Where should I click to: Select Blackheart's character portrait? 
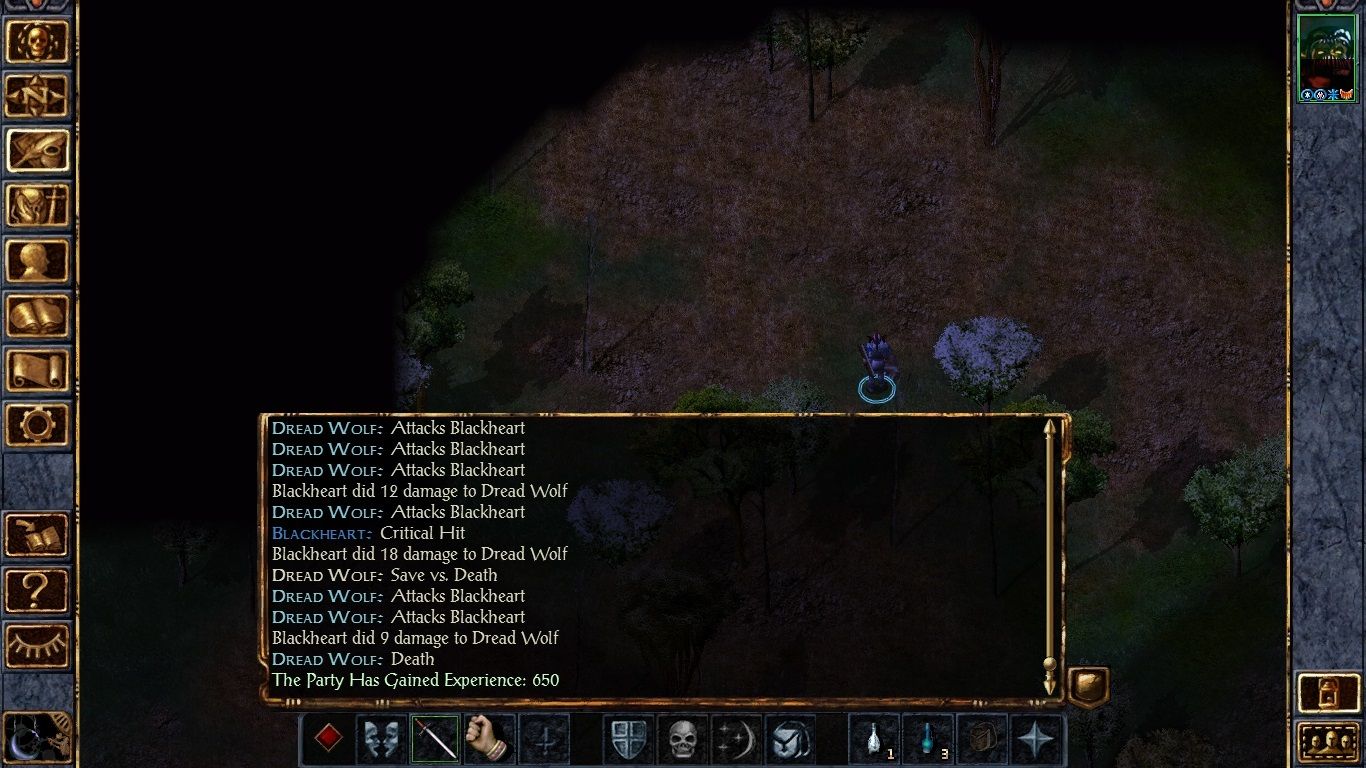coord(1326,57)
